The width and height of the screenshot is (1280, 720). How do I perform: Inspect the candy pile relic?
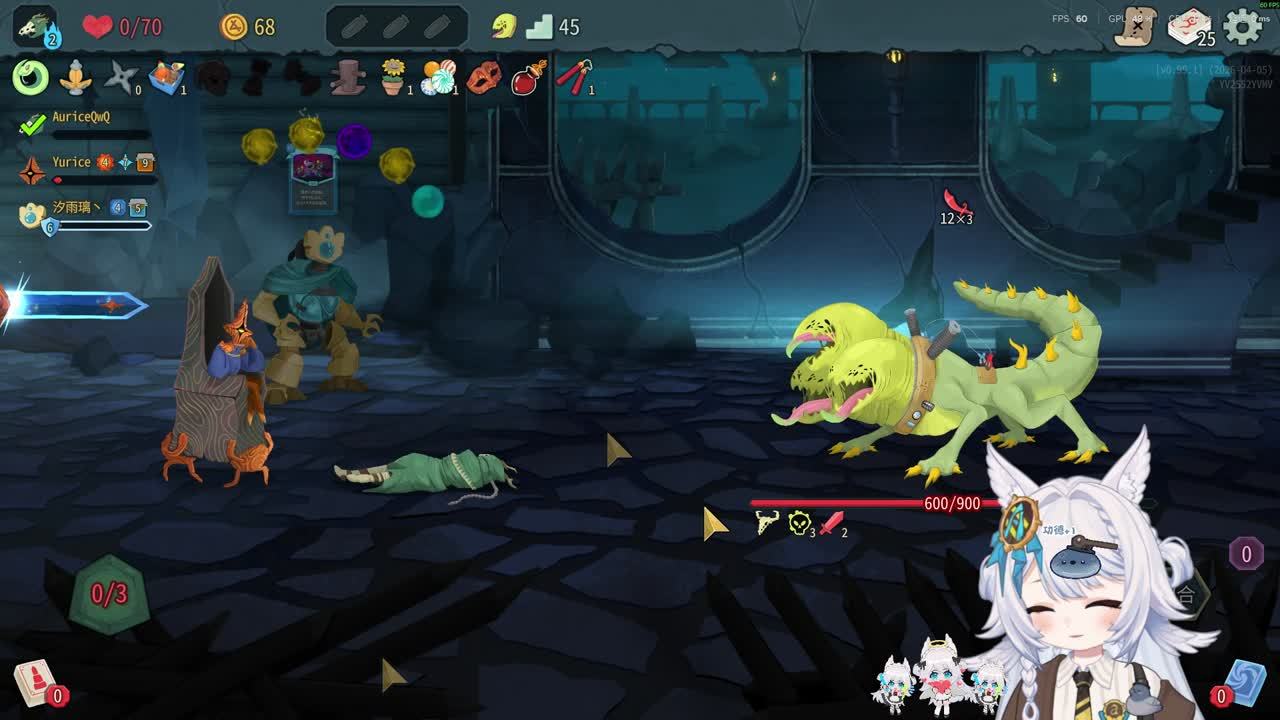[x=438, y=77]
